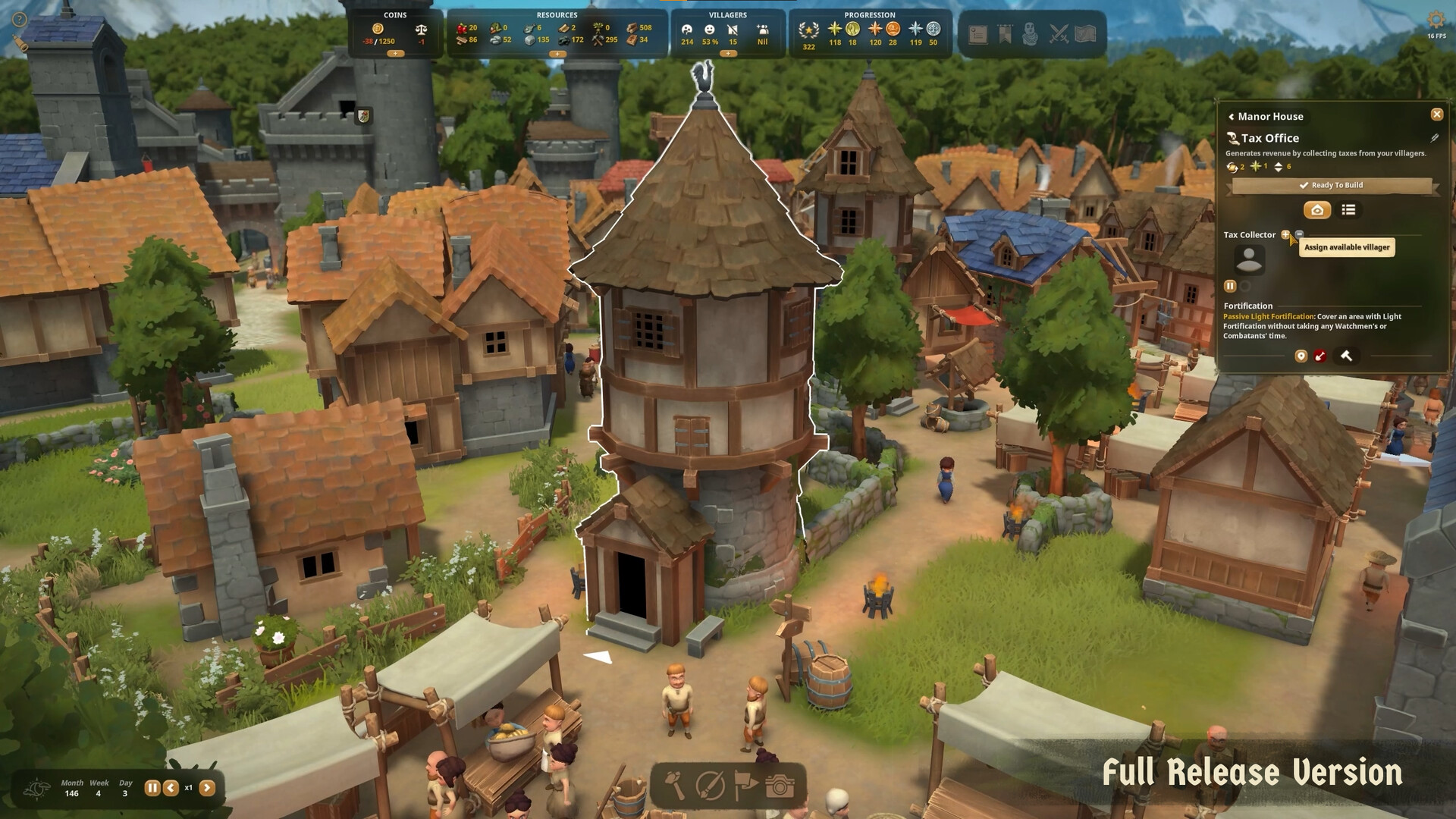1456x819 pixels.
Task: Go back to the Manor House panel
Action: coord(1230,116)
